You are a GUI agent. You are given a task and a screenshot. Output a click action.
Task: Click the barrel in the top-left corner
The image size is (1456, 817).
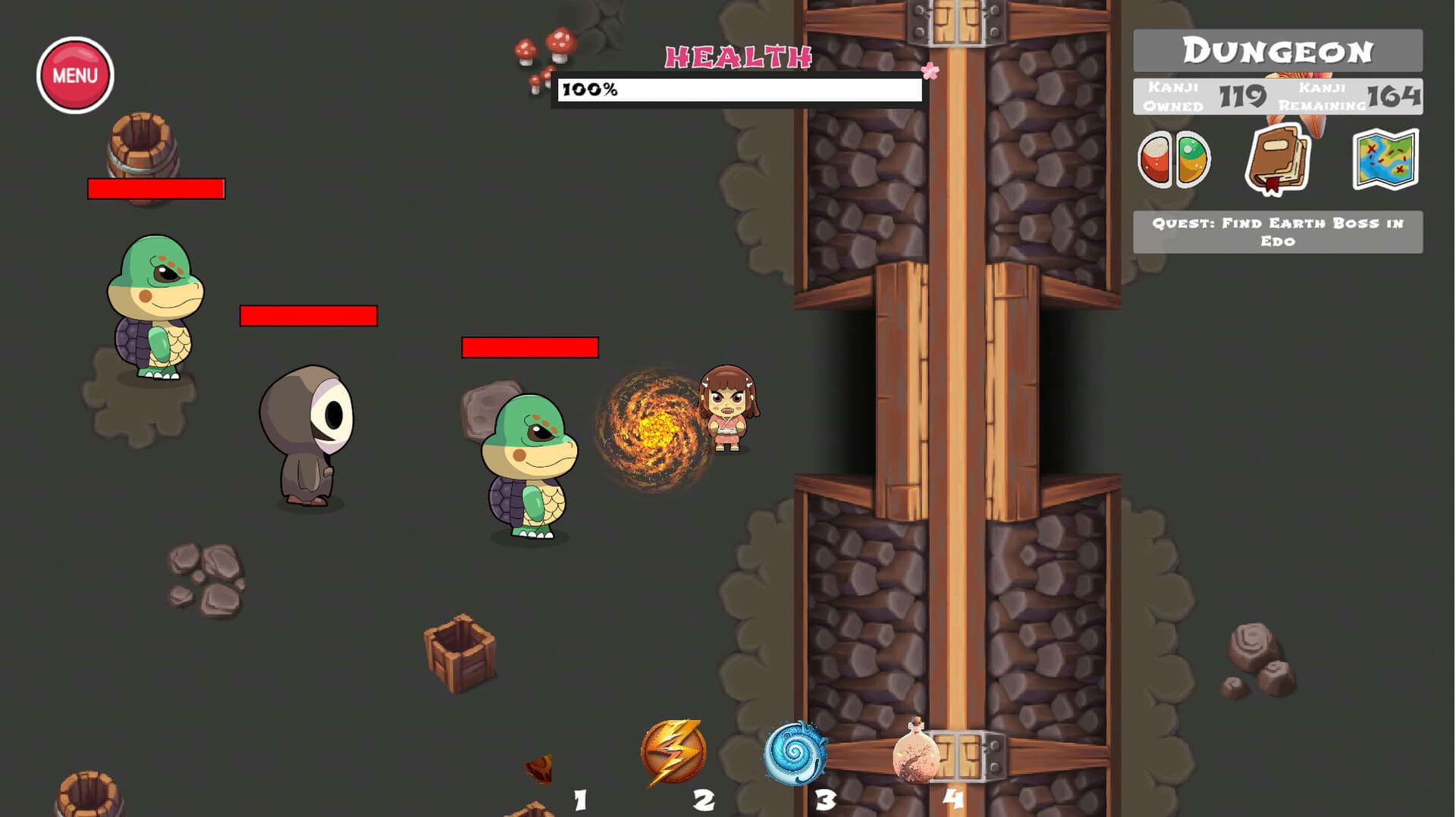[144, 148]
